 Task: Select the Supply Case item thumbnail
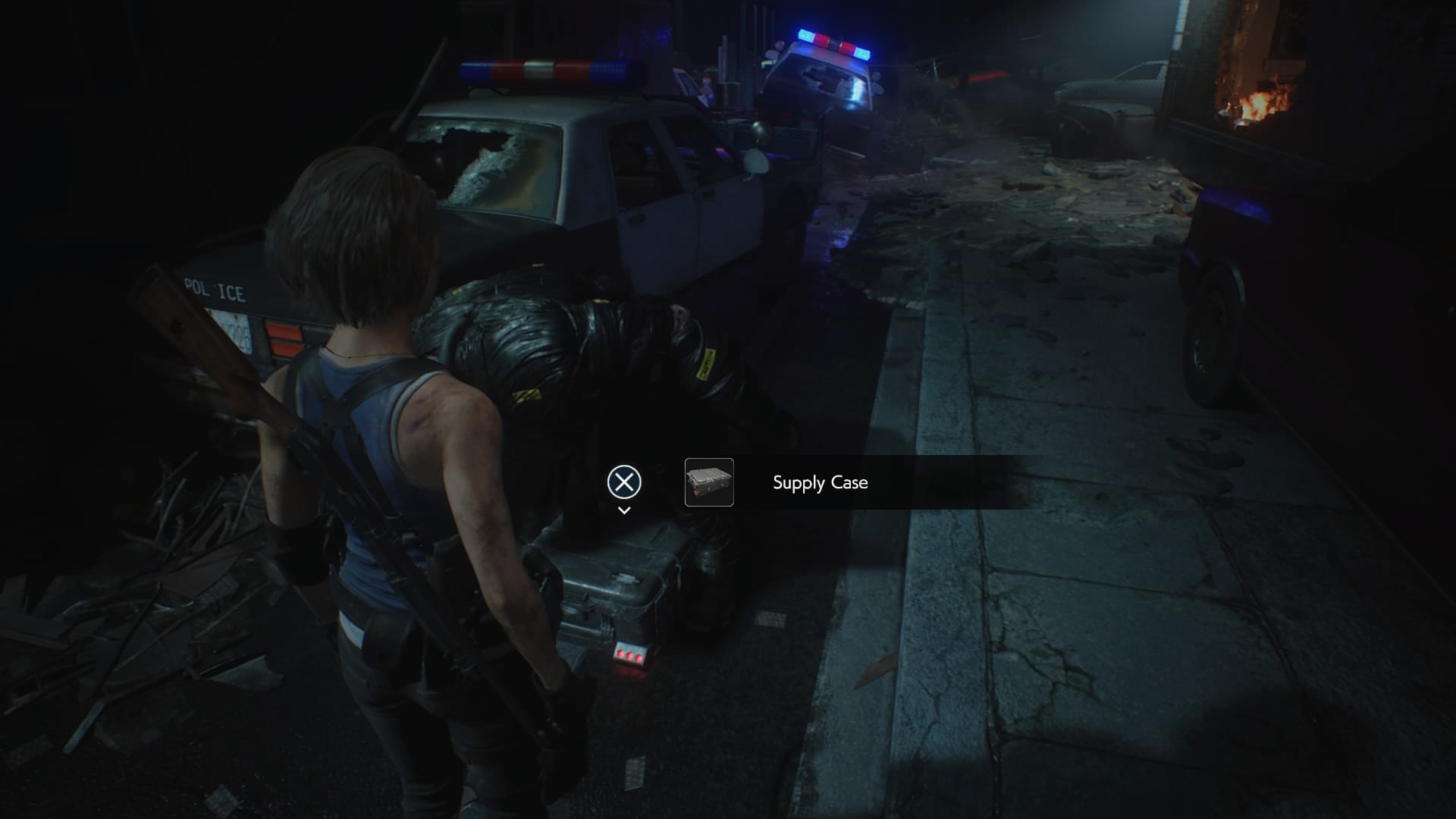pos(709,482)
